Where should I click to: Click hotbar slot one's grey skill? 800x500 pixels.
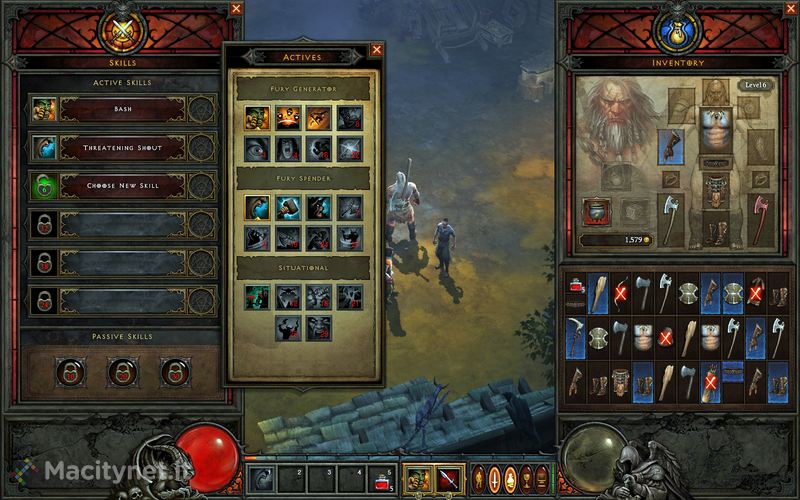(262, 479)
